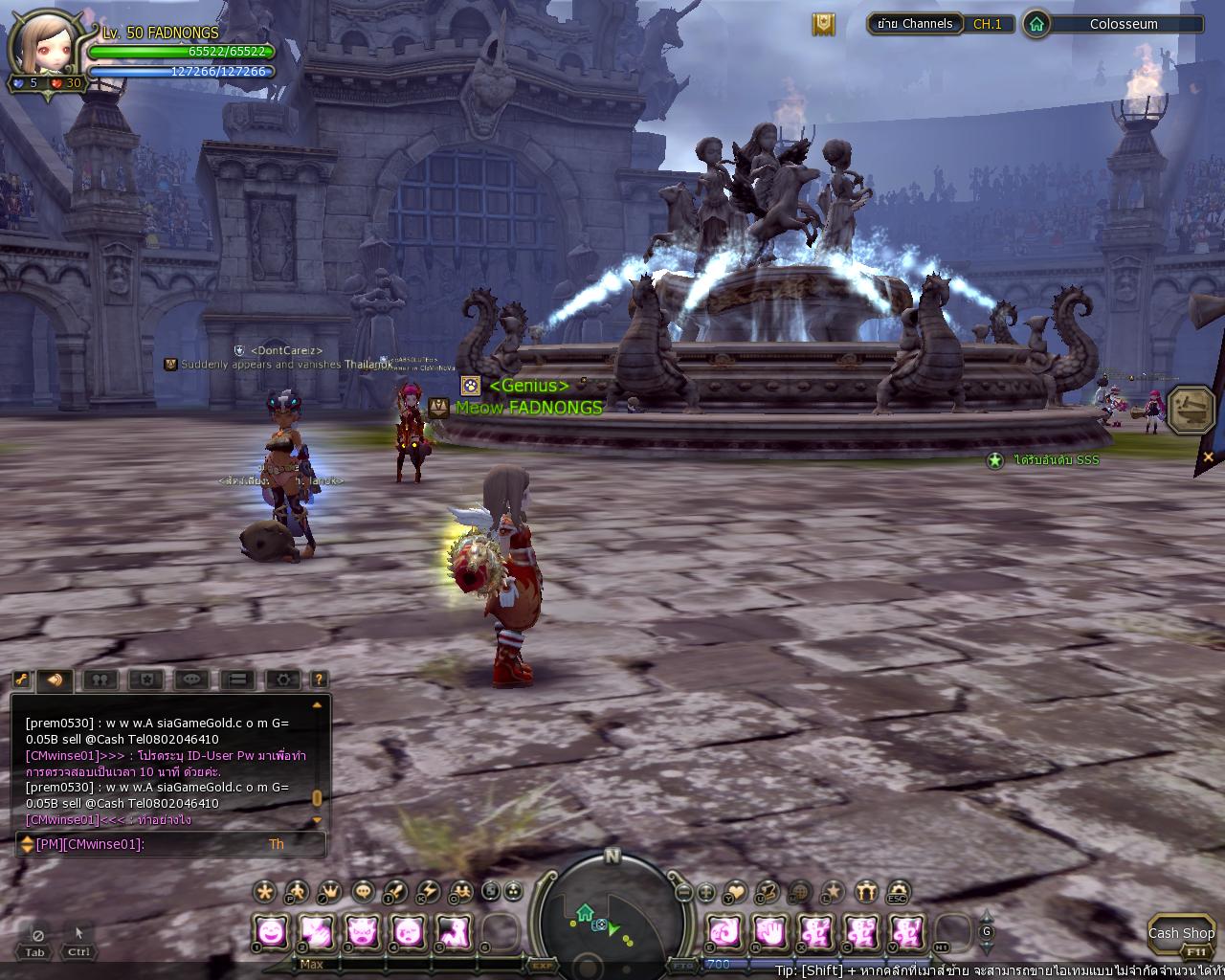Open the heart icon menu button
The height and width of the screenshot is (980, 1225).
click(735, 892)
